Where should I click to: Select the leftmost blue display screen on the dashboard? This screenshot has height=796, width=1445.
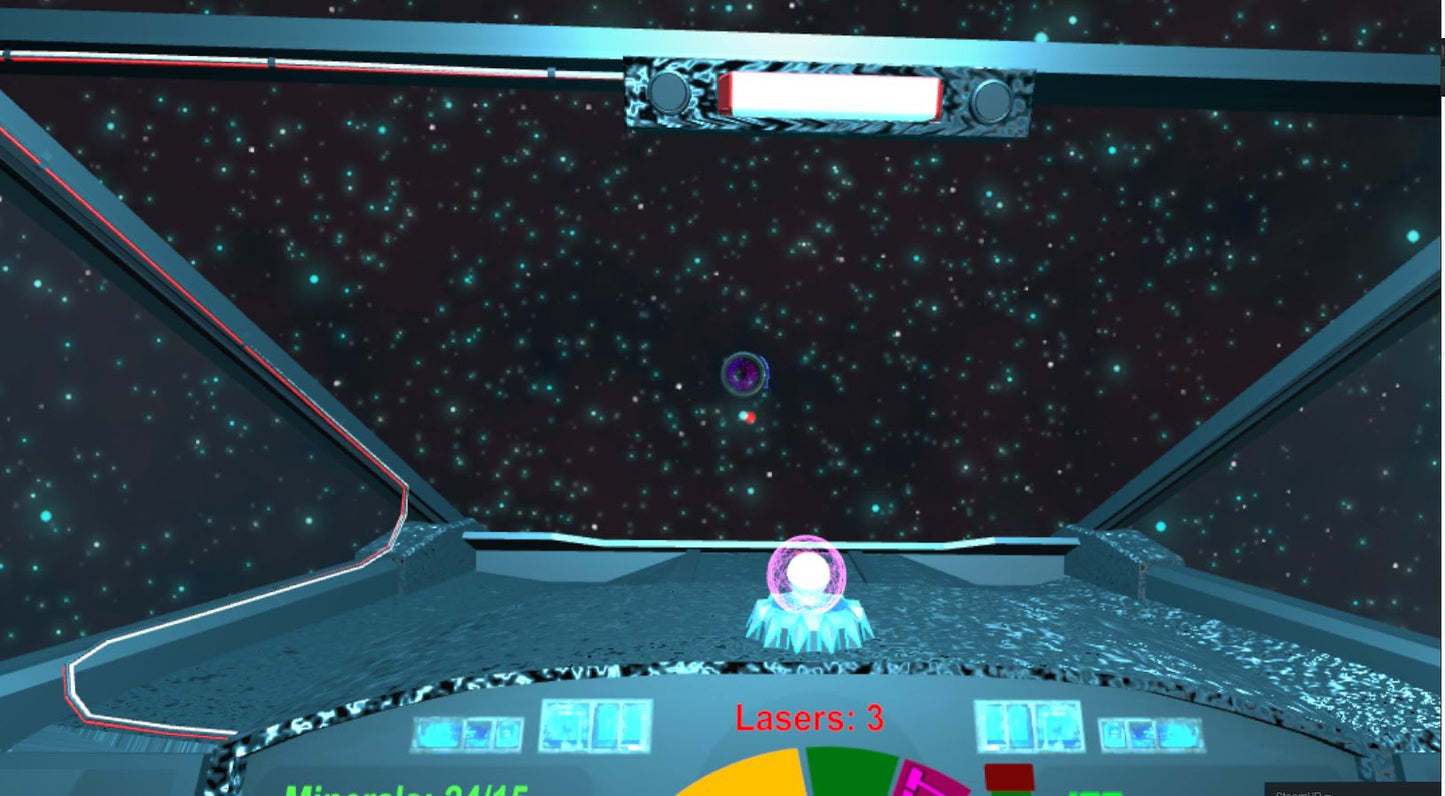[436, 733]
